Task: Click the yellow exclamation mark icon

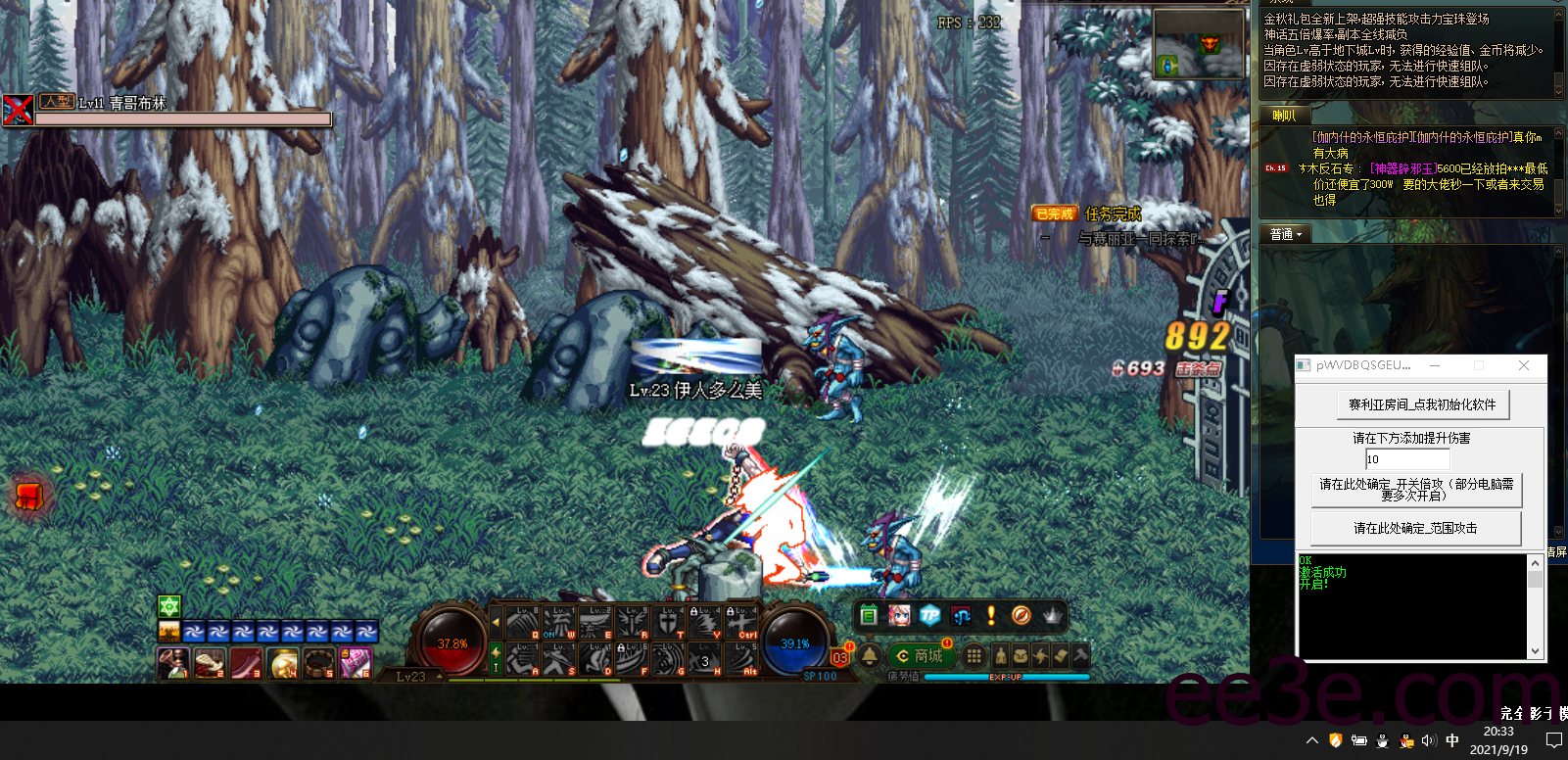Action: (x=991, y=615)
